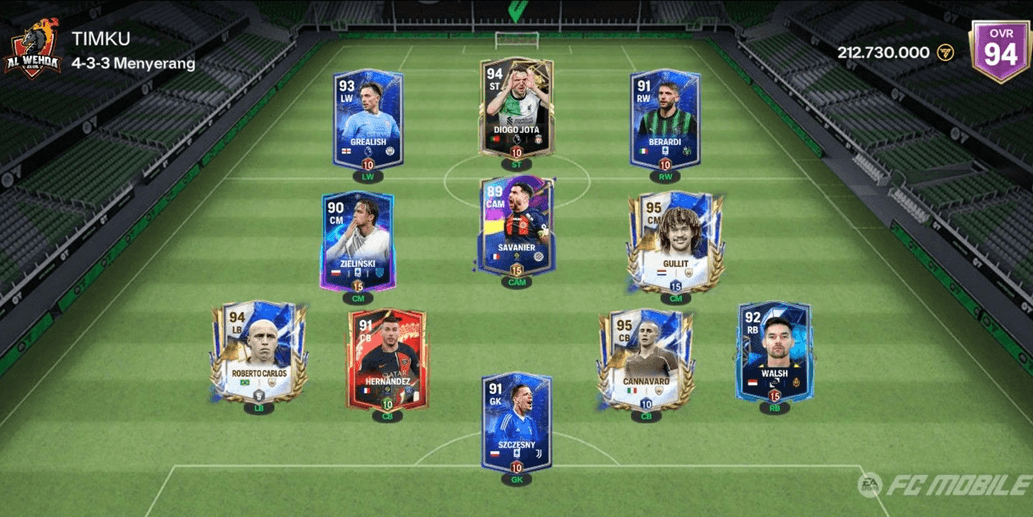Select the Grealish LW player card
Viewport: 1033px width, 517px height.
pos(365,120)
